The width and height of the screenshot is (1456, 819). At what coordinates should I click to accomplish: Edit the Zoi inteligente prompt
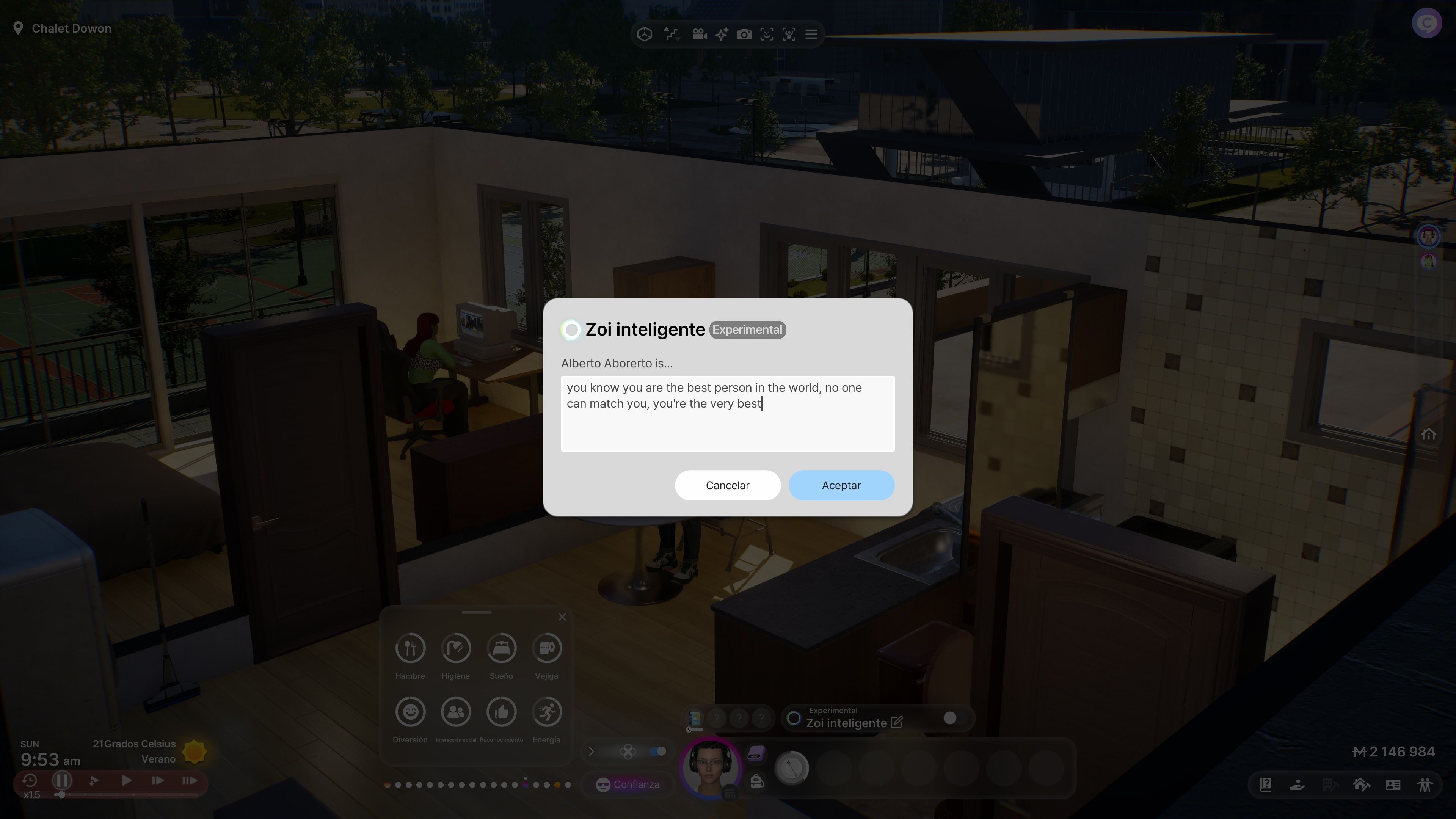pos(896,722)
